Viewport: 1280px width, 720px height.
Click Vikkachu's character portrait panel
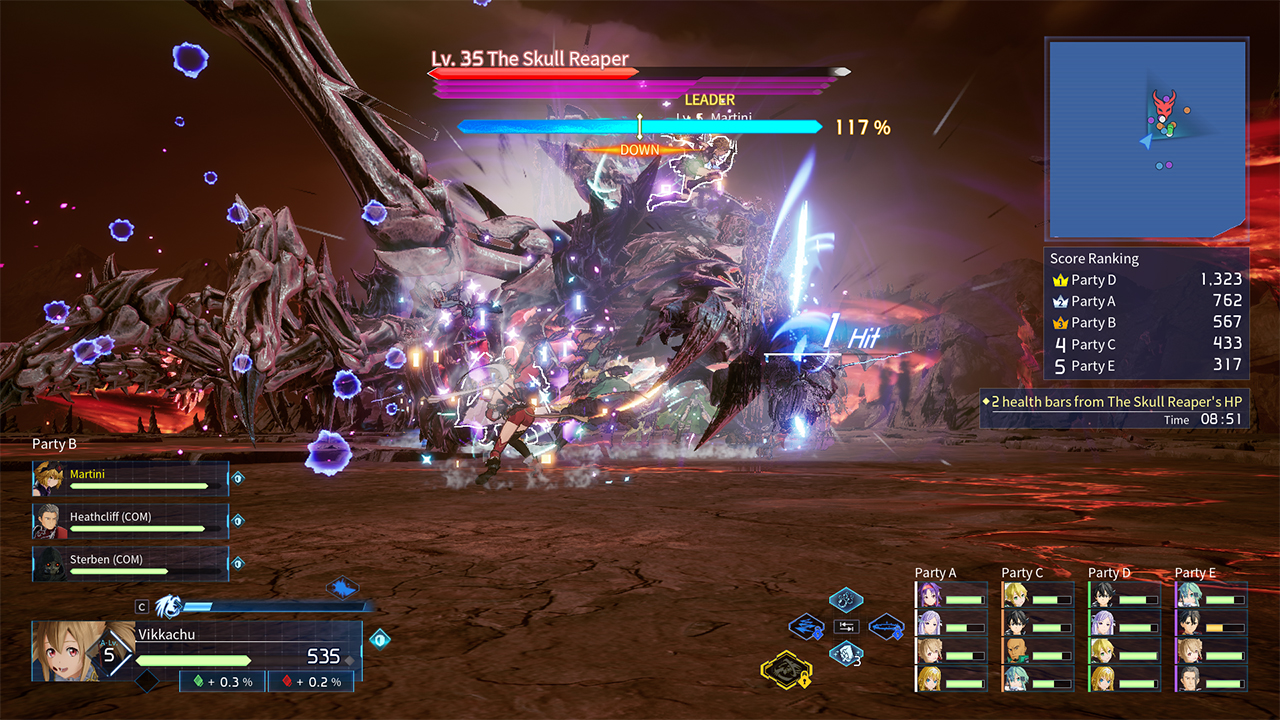pos(68,651)
